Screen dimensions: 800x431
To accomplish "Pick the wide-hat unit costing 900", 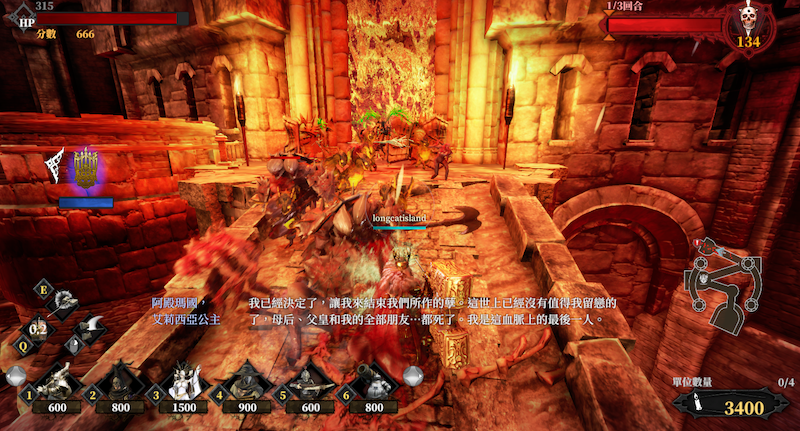I will click(245, 383).
